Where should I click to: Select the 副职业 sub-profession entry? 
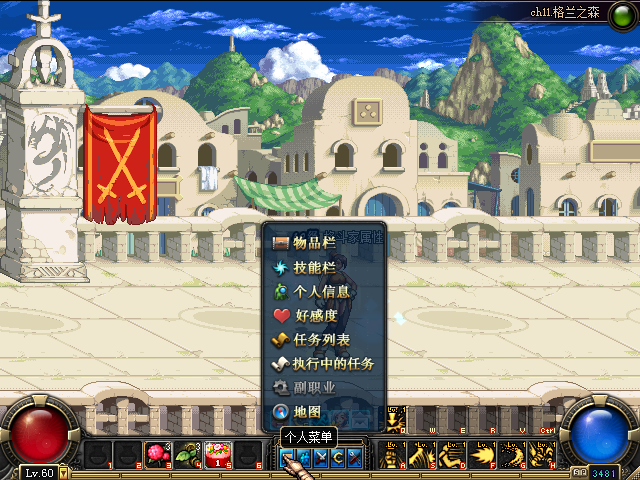[x=314, y=387]
